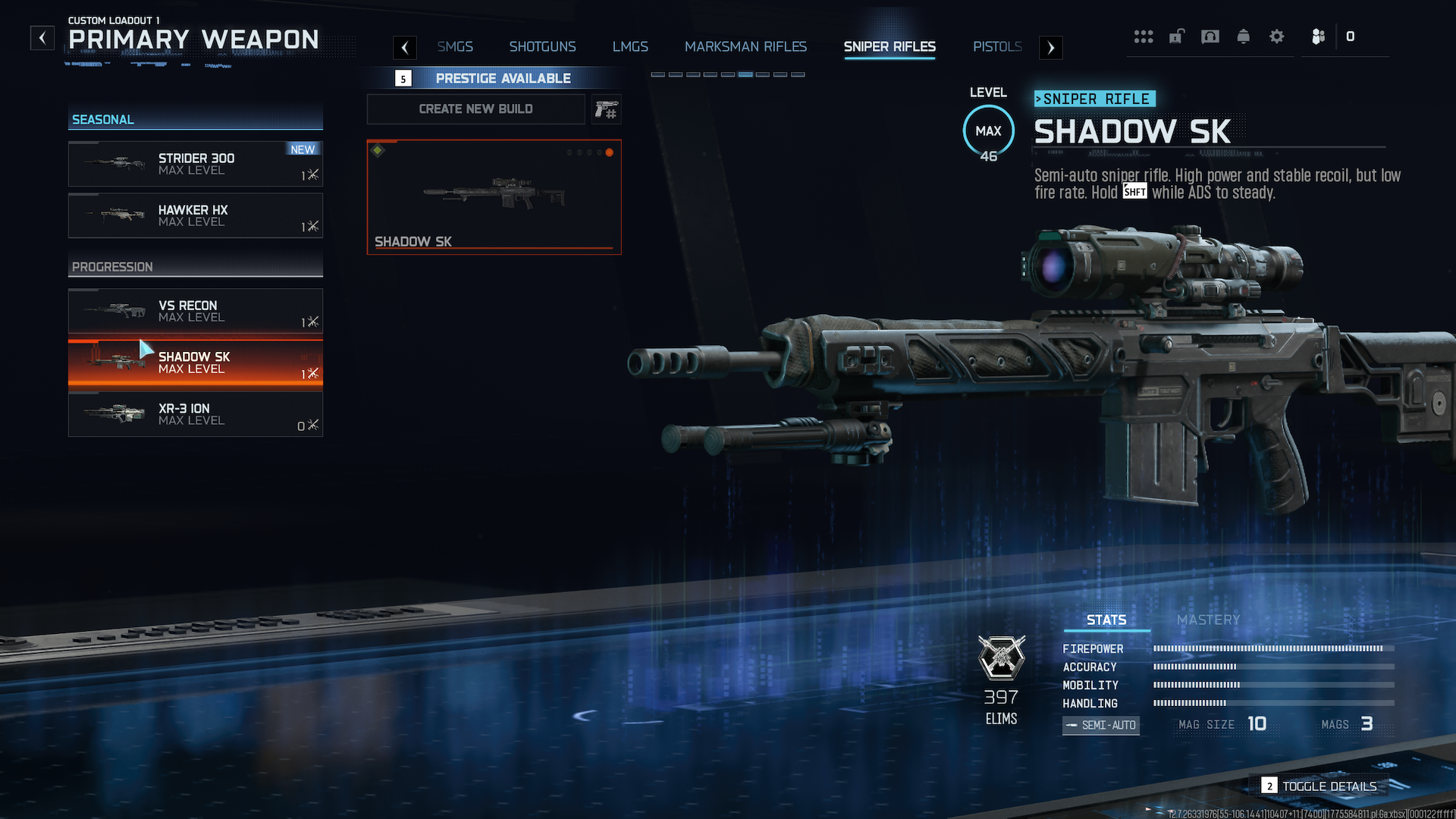This screenshot has height=819, width=1456.
Task: Open the settings gear icon
Action: click(x=1277, y=36)
